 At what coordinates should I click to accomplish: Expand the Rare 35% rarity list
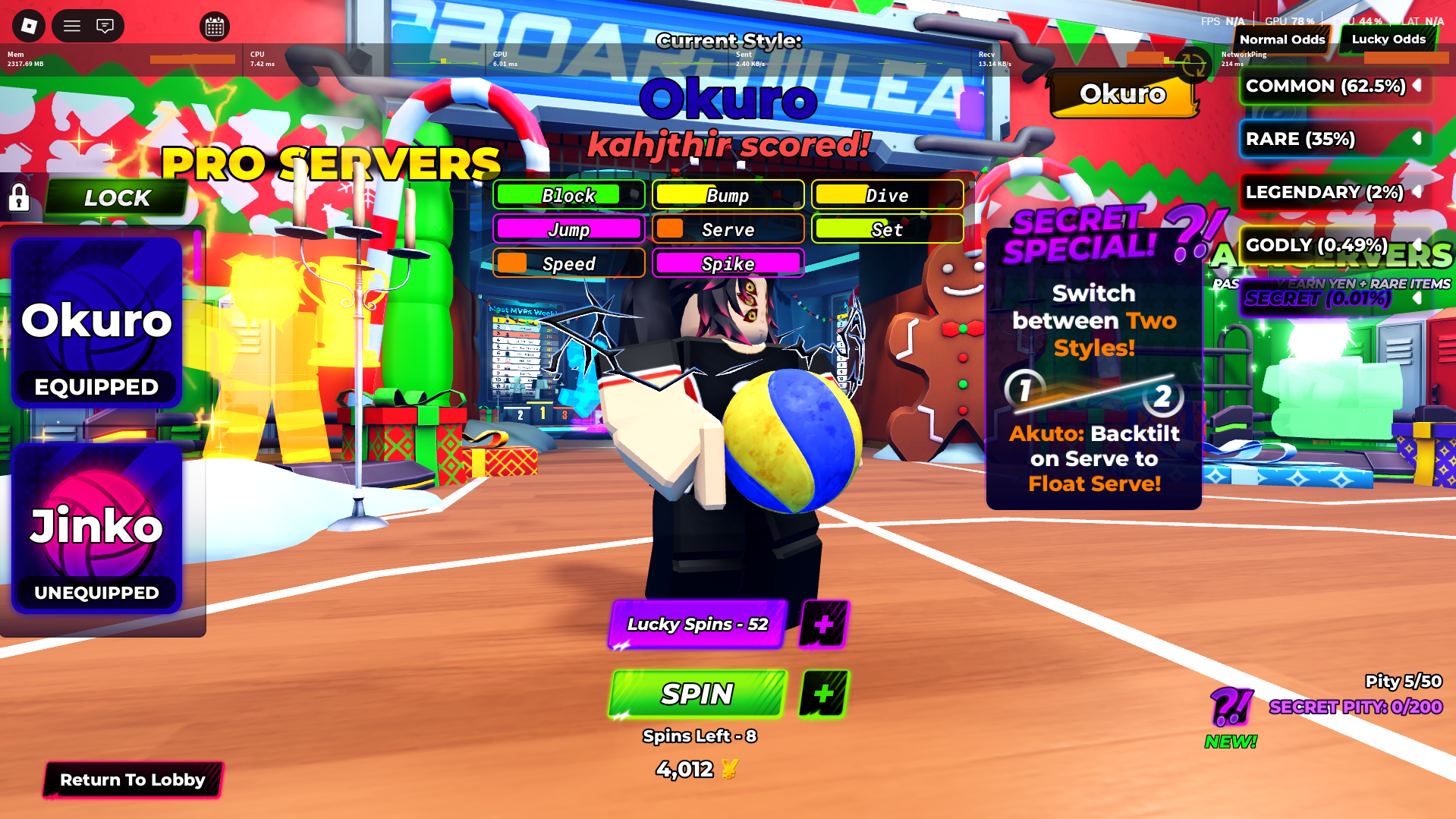click(1416, 139)
